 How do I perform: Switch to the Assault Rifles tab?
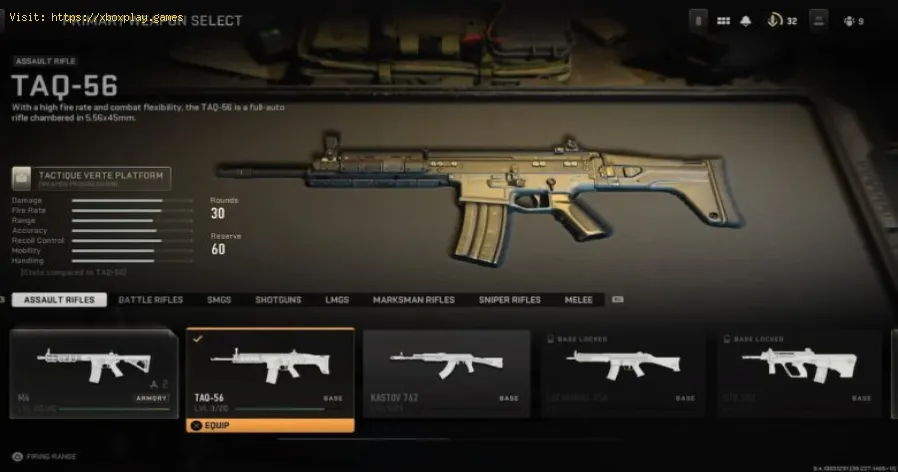(59, 300)
